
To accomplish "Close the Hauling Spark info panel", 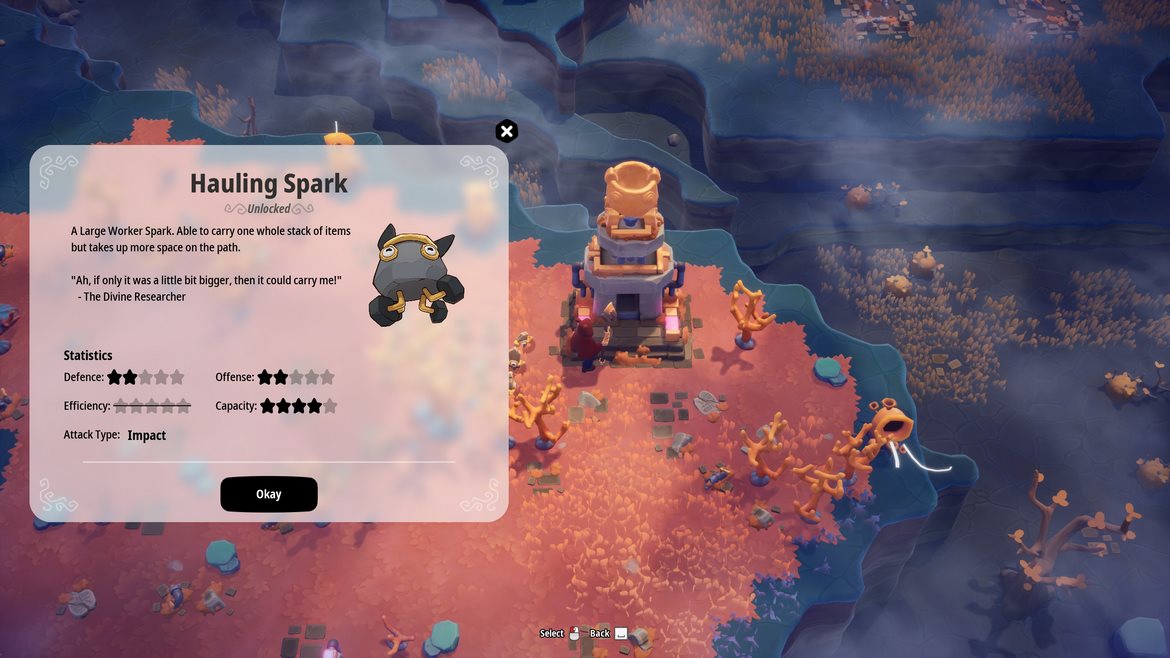I will [x=507, y=131].
